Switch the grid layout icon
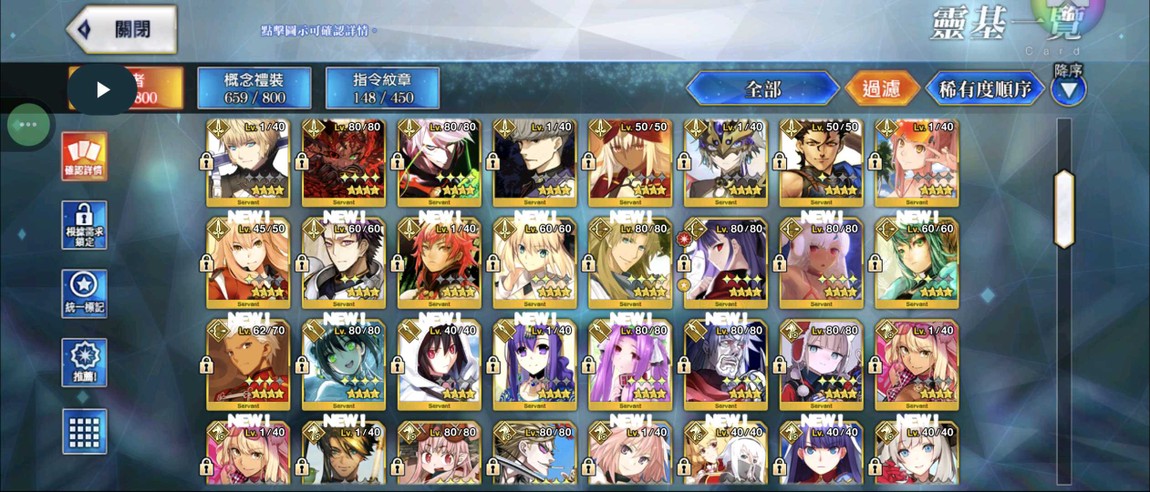This screenshot has width=1150, height=492. pos(84,432)
